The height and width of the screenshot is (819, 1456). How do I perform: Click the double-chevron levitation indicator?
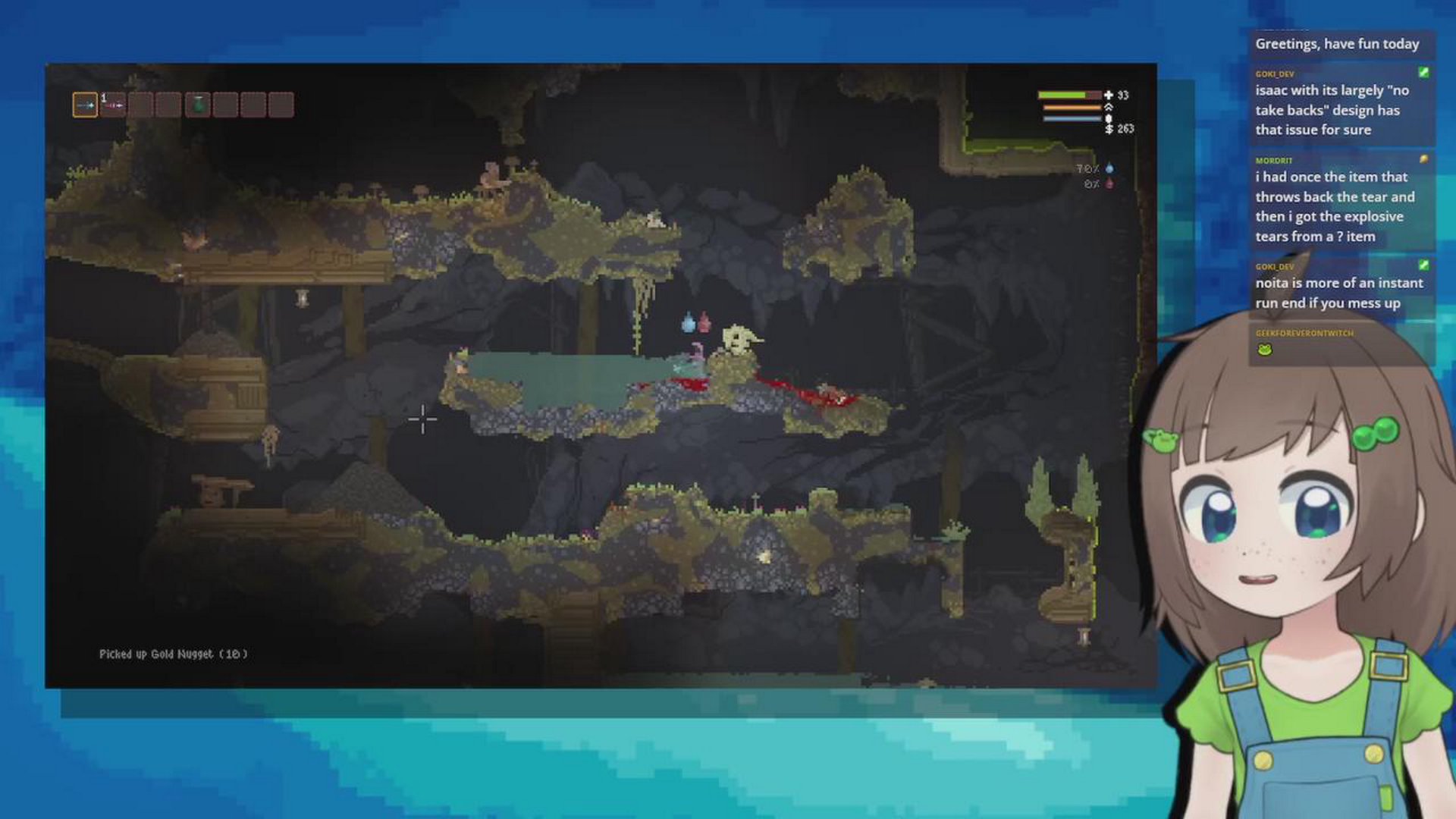pos(1109,107)
